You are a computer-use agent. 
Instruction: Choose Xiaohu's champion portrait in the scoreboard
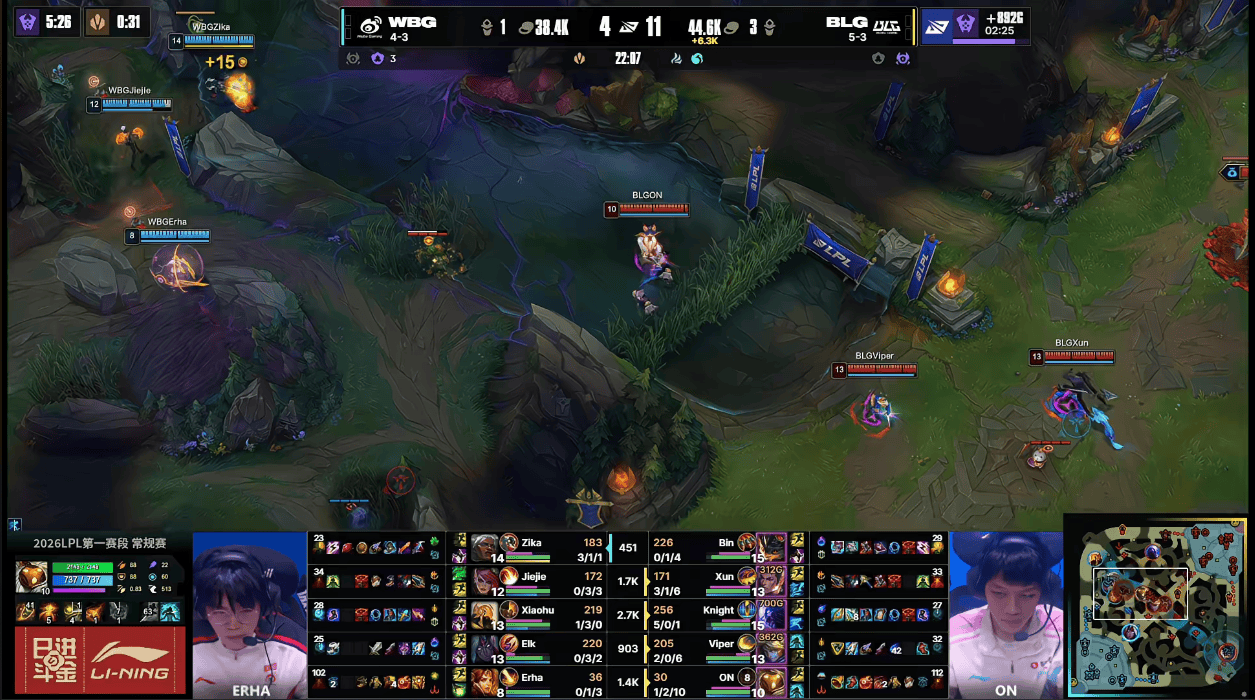click(x=485, y=615)
